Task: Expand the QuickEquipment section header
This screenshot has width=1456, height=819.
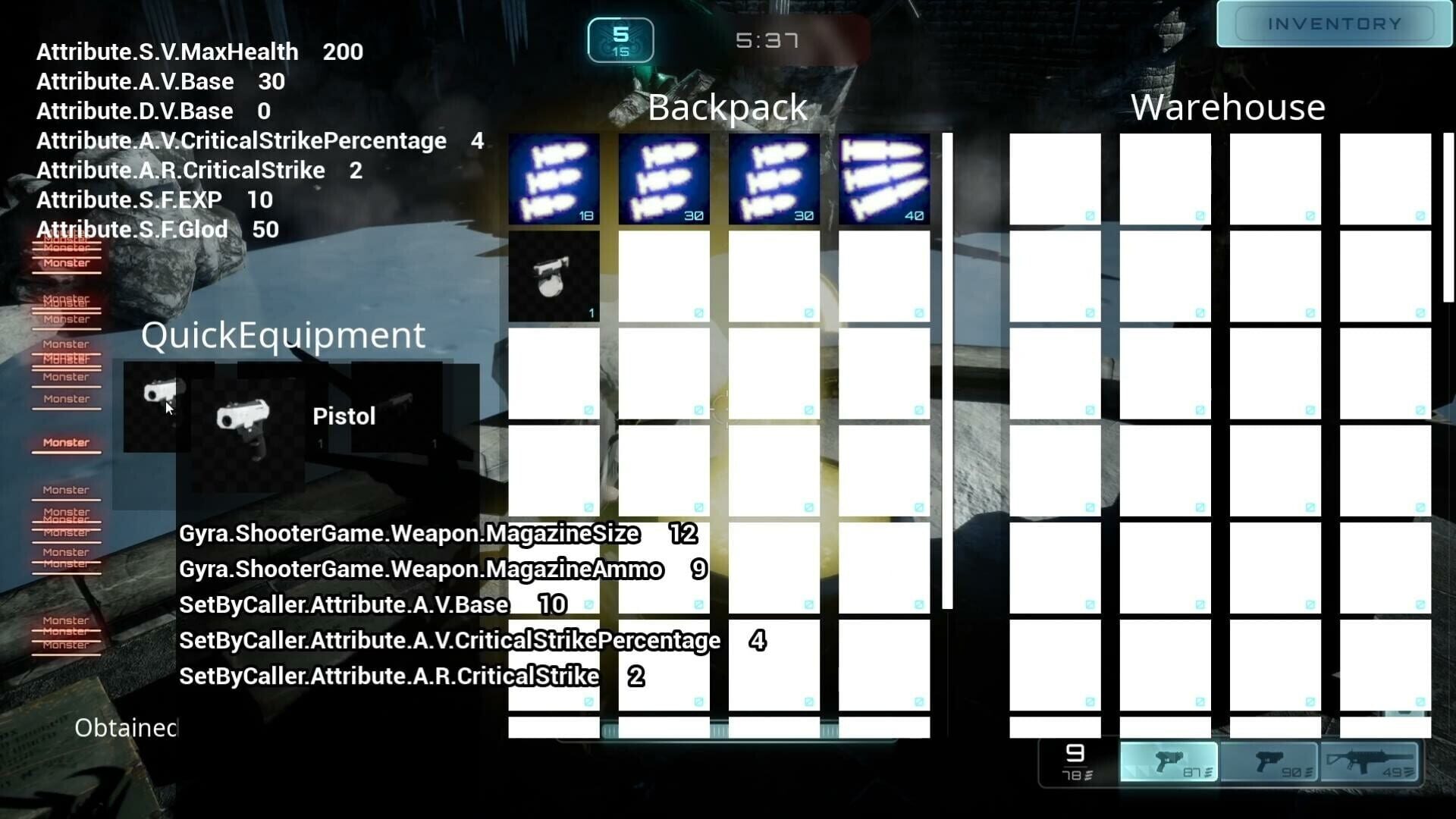Action: click(284, 335)
